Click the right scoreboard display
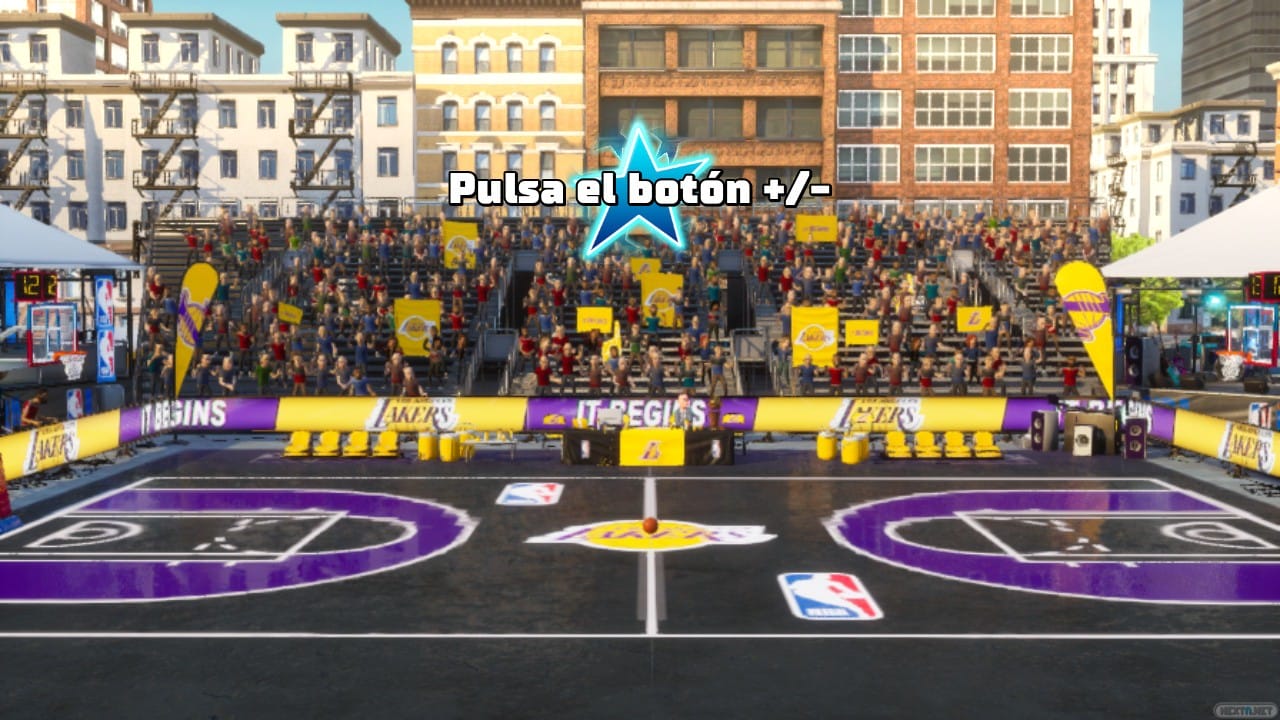 [x=1262, y=288]
